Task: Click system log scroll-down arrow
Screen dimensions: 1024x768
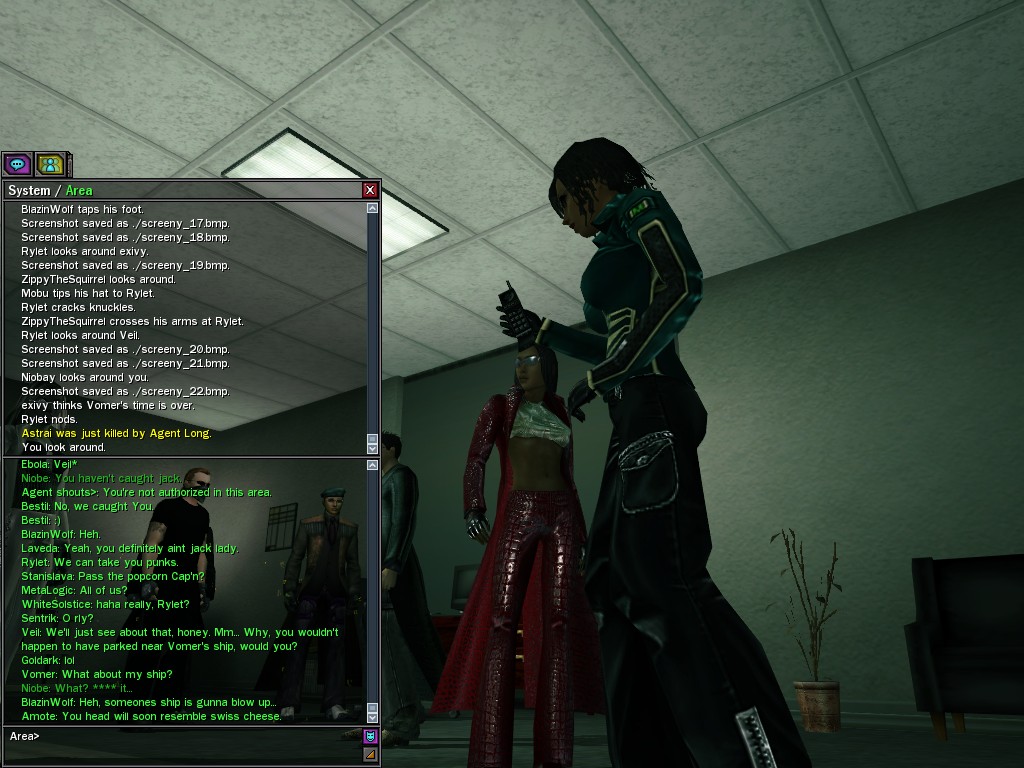Action: pos(373,448)
